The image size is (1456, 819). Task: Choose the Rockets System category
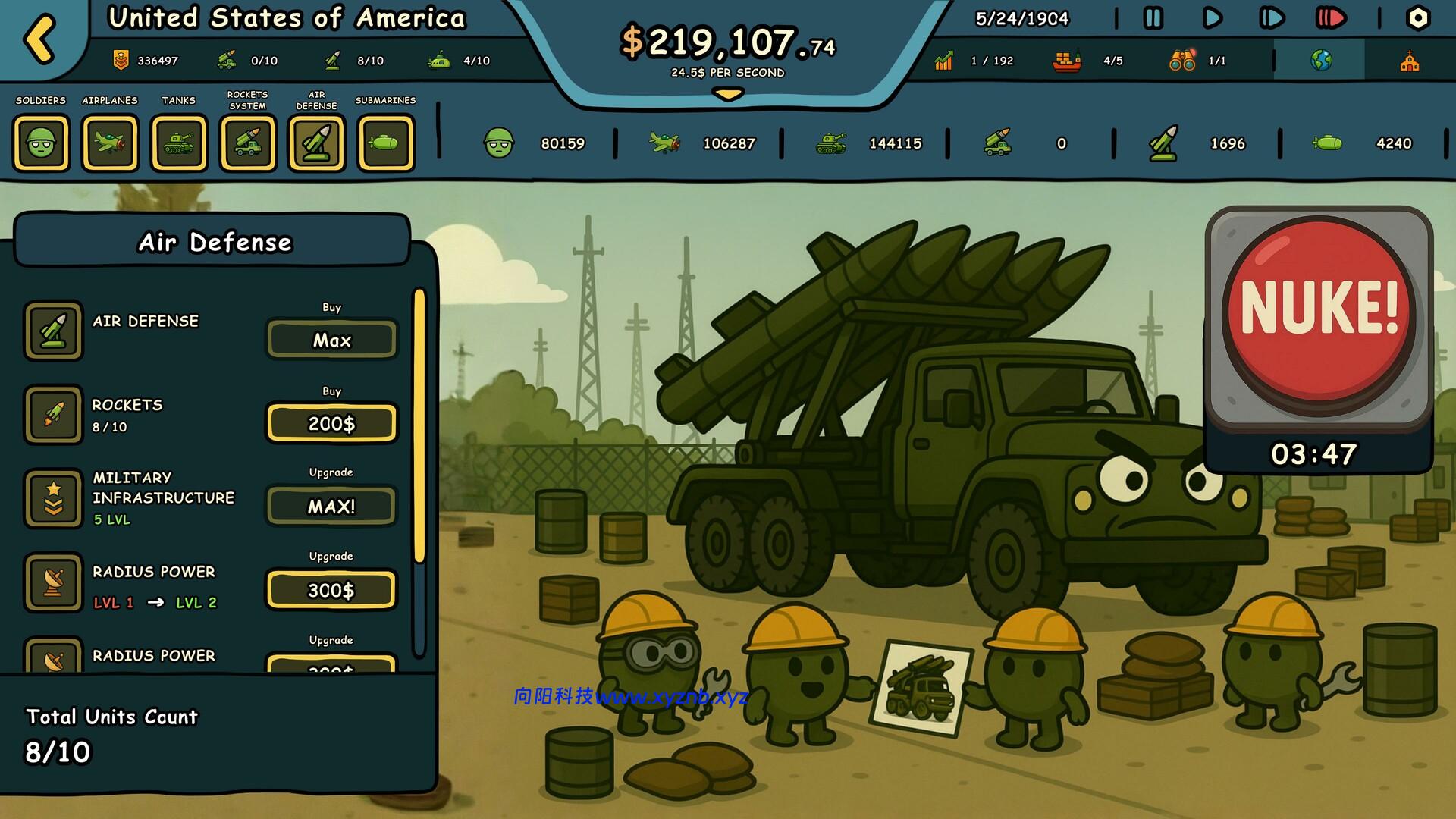pyautogui.click(x=248, y=143)
